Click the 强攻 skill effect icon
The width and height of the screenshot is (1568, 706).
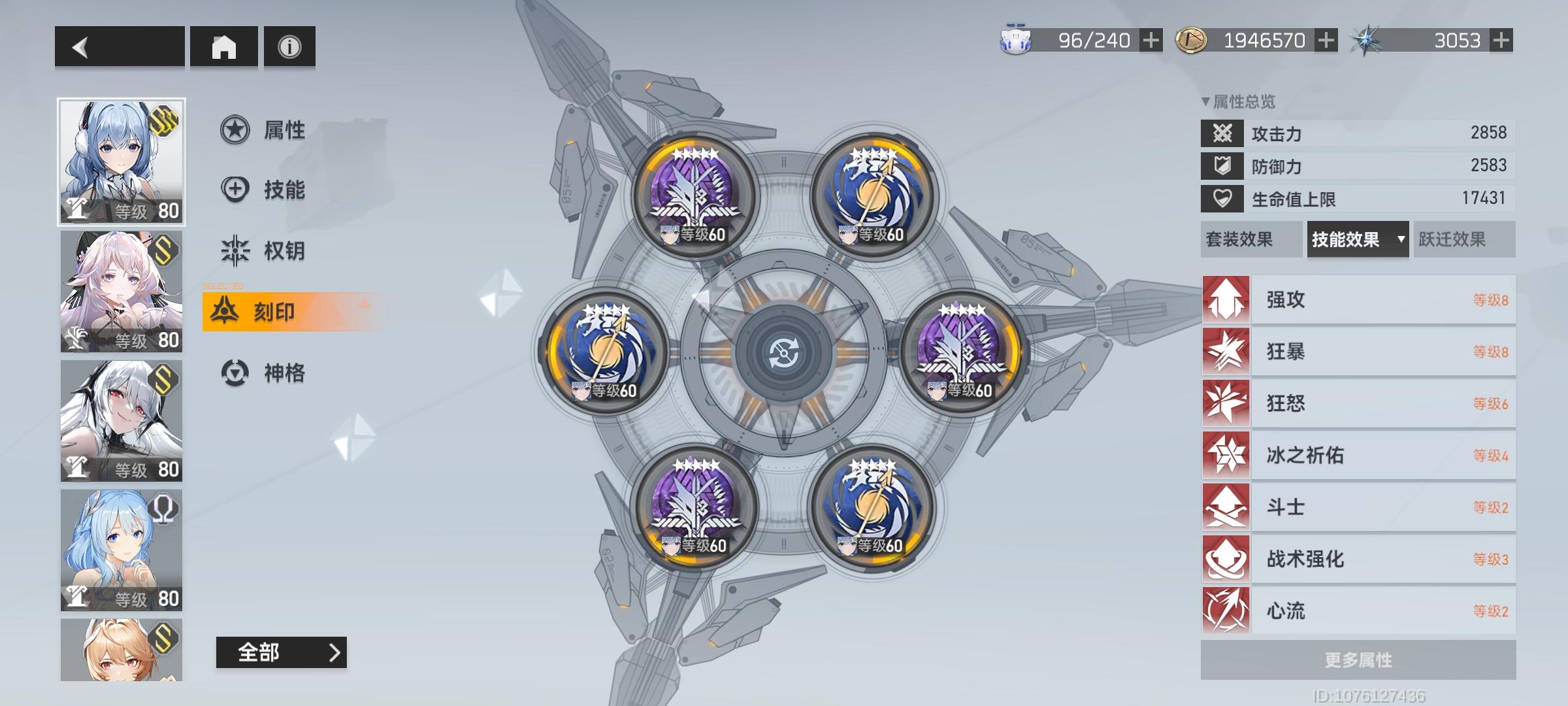[x=1225, y=301]
